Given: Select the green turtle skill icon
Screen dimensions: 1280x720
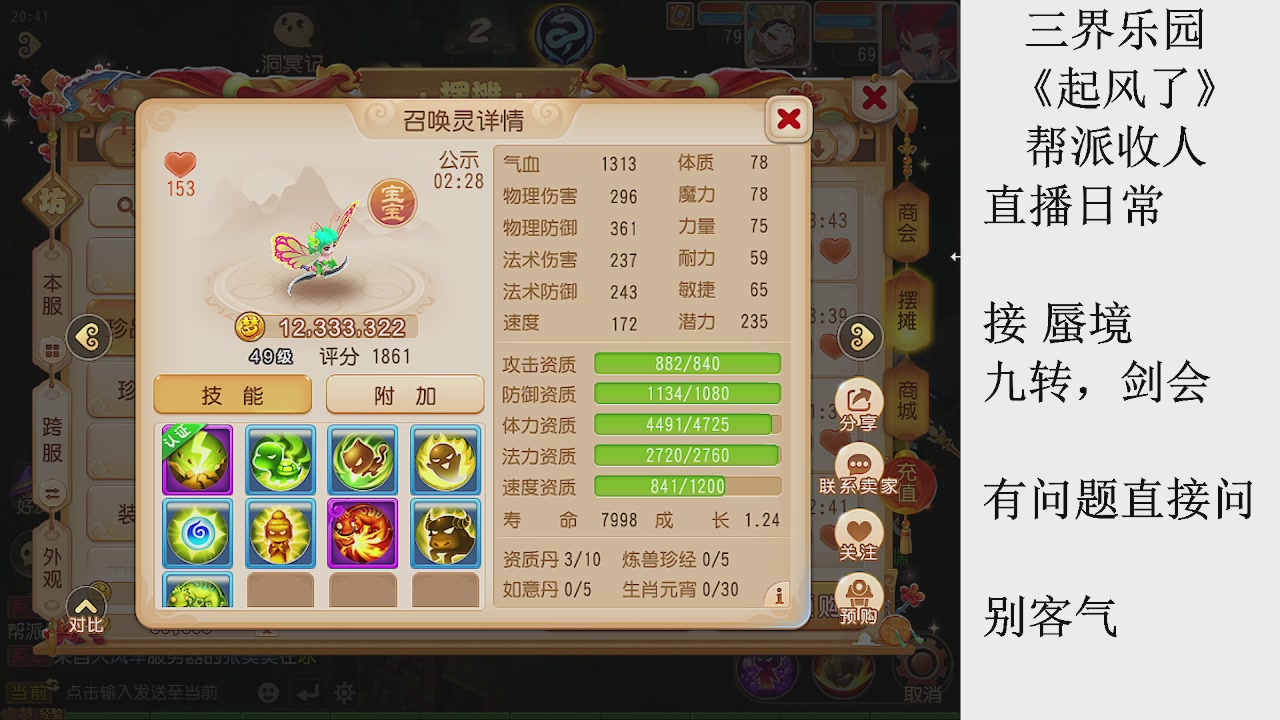Looking at the screenshot, I should pyautogui.click(x=280, y=461).
